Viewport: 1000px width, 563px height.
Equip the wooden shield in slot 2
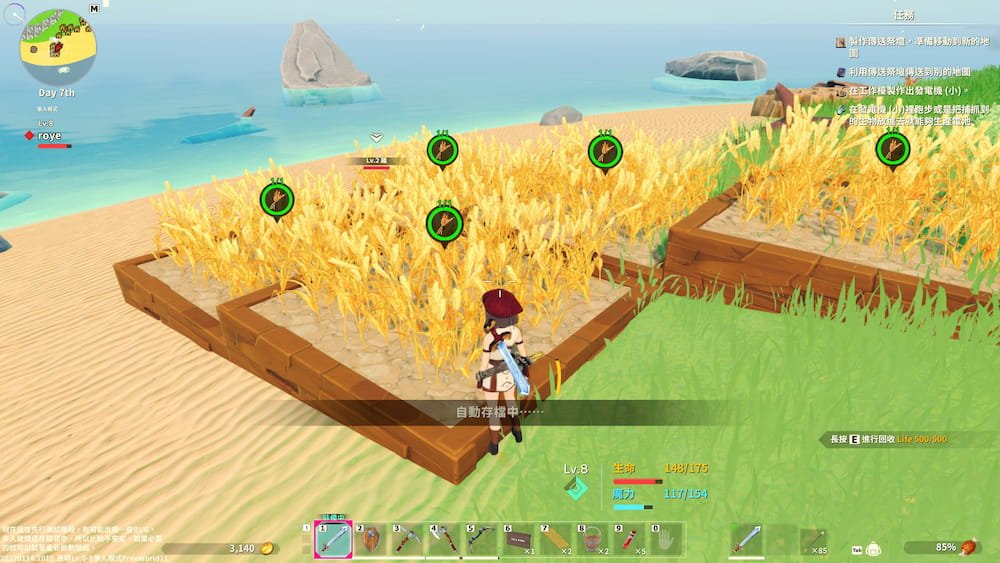tap(371, 540)
